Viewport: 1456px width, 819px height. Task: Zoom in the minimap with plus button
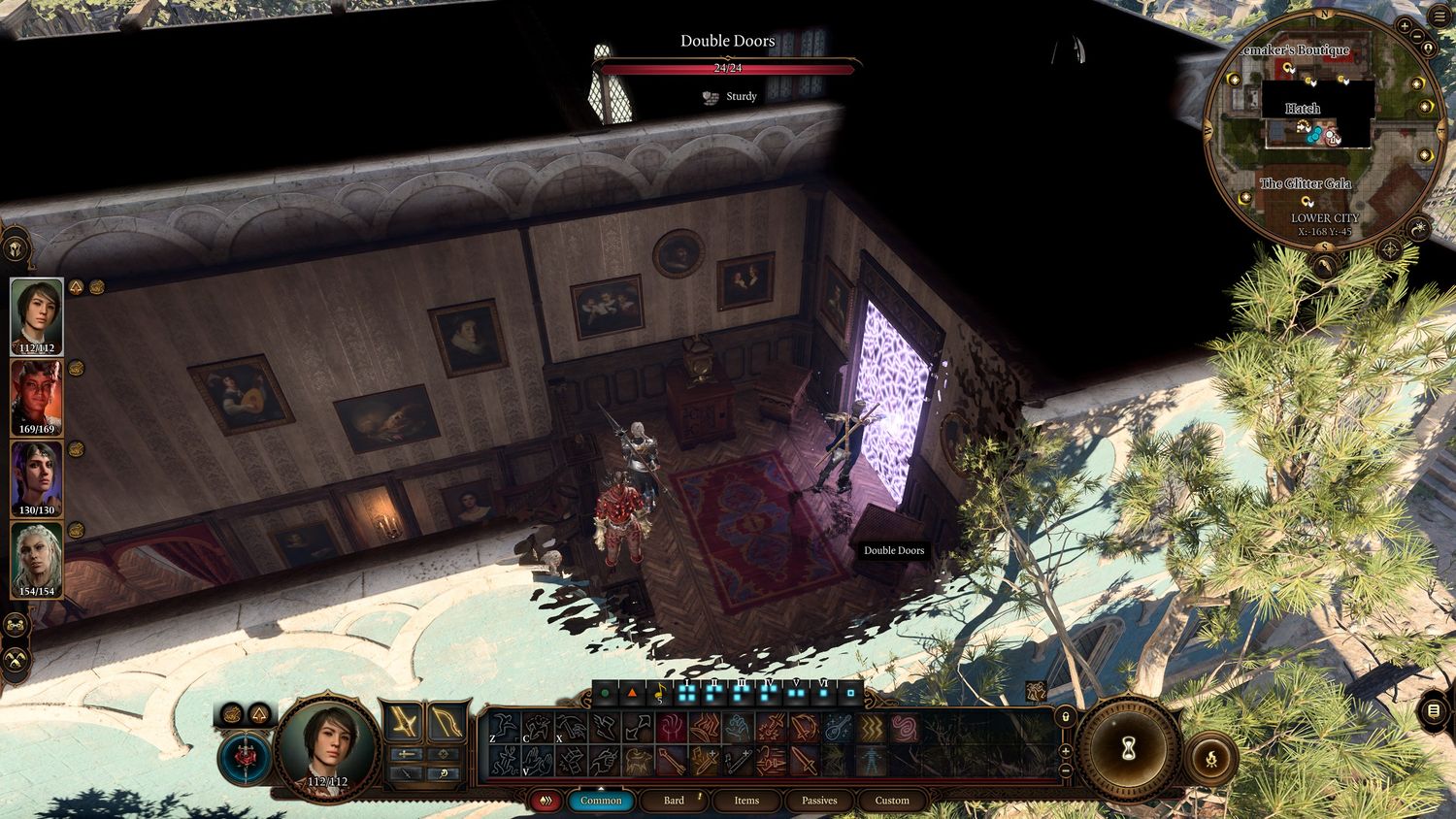tap(1405, 26)
